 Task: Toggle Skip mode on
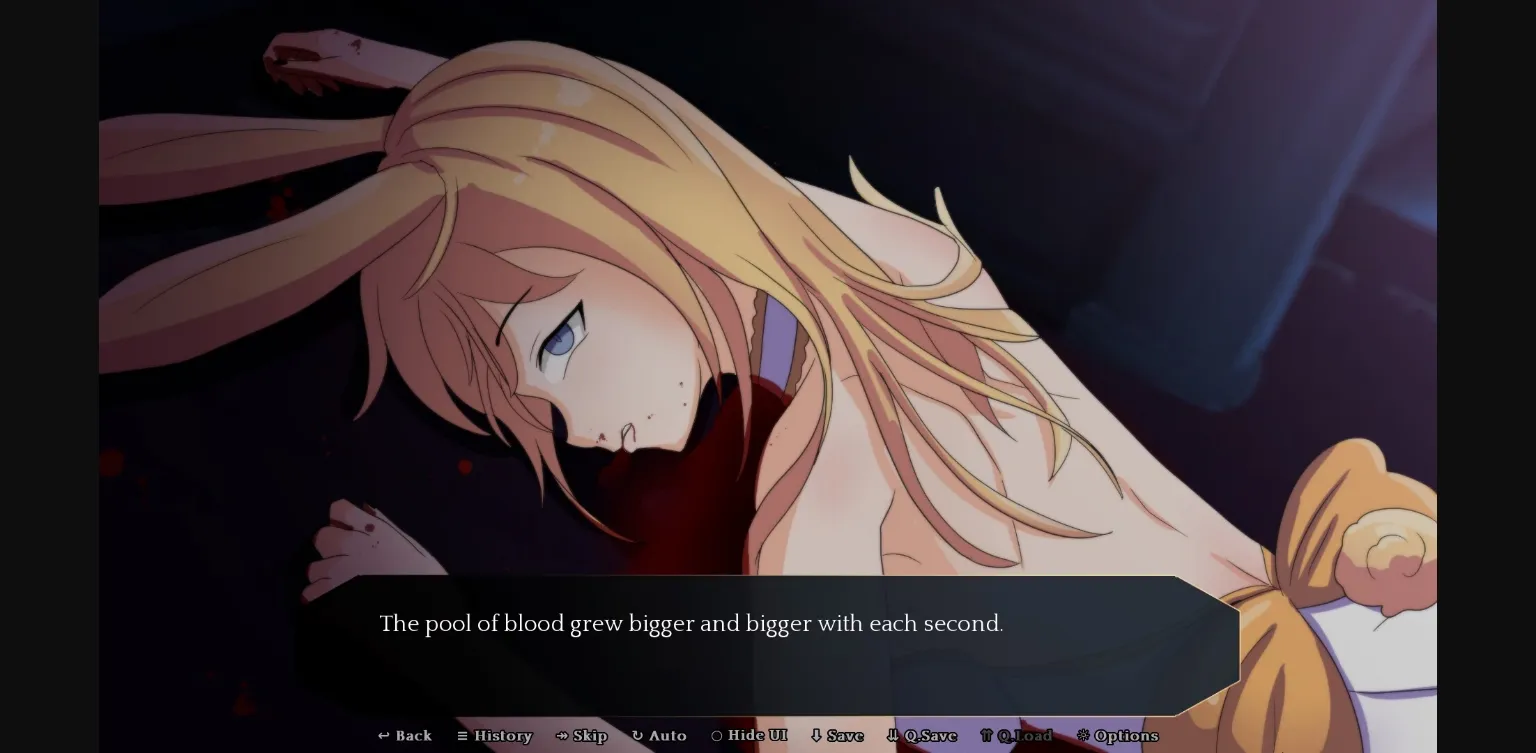tap(581, 736)
